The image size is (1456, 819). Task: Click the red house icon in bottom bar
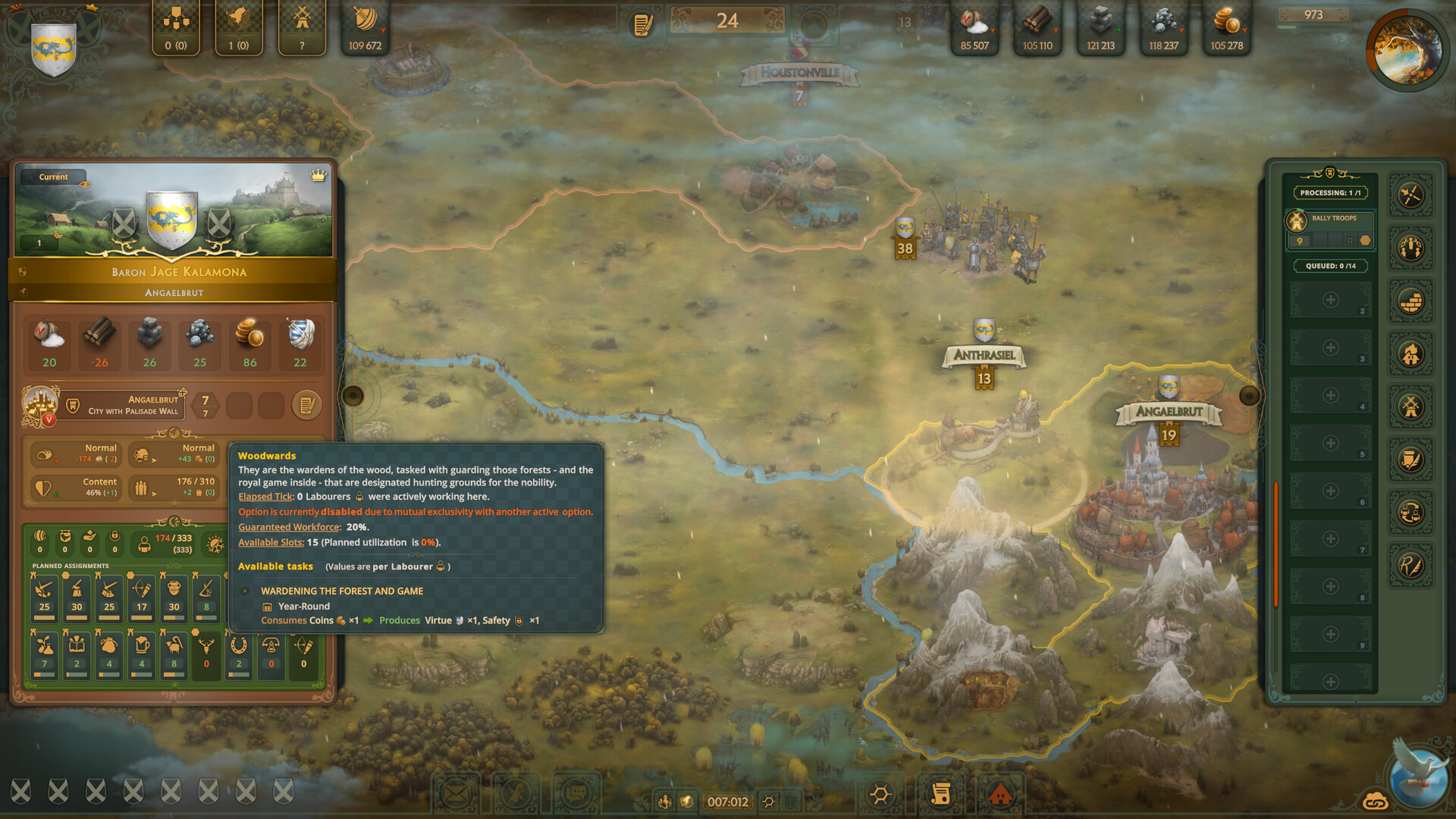[x=1001, y=793]
